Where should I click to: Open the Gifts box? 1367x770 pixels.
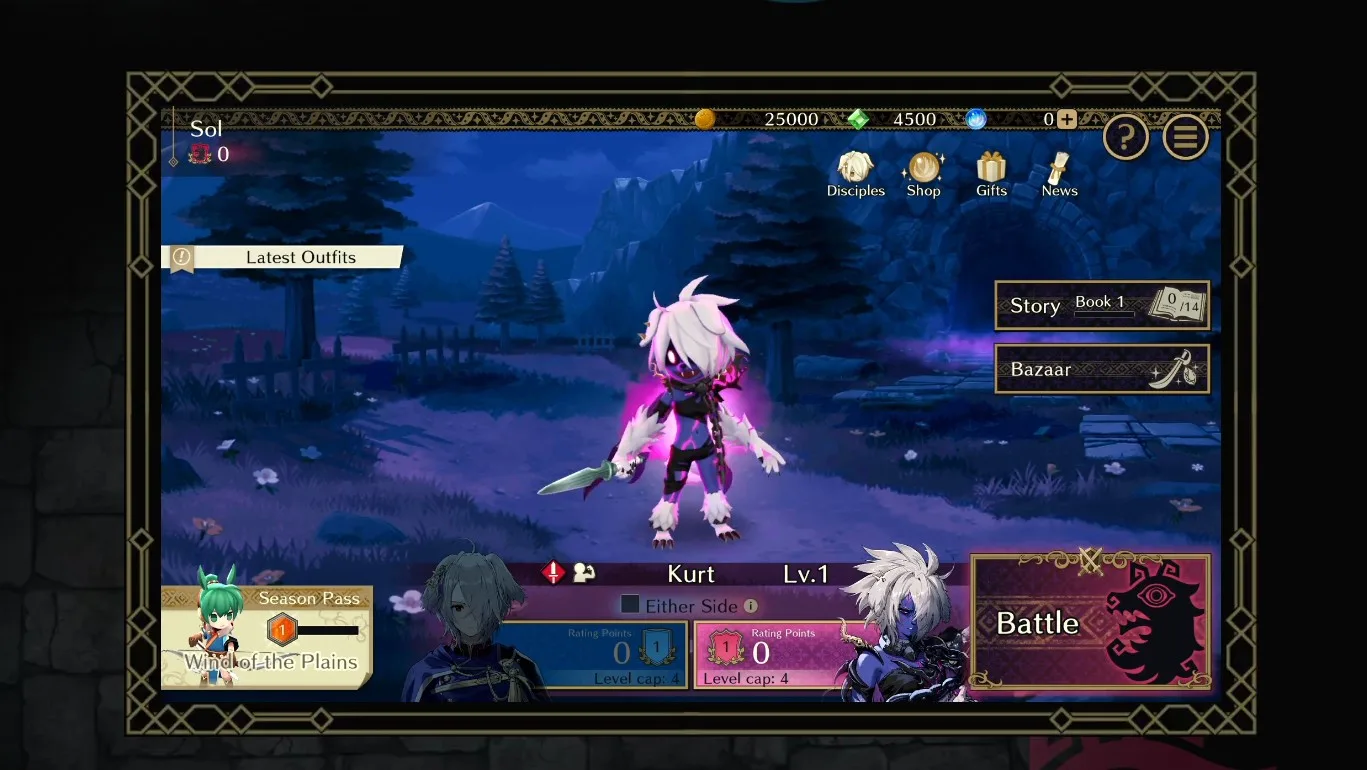990,172
